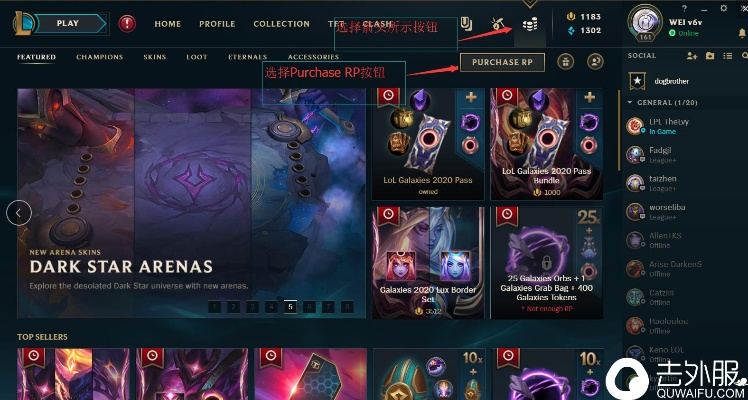Switch to the SKINS store tab
748x400 pixels.
click(154, 57)
